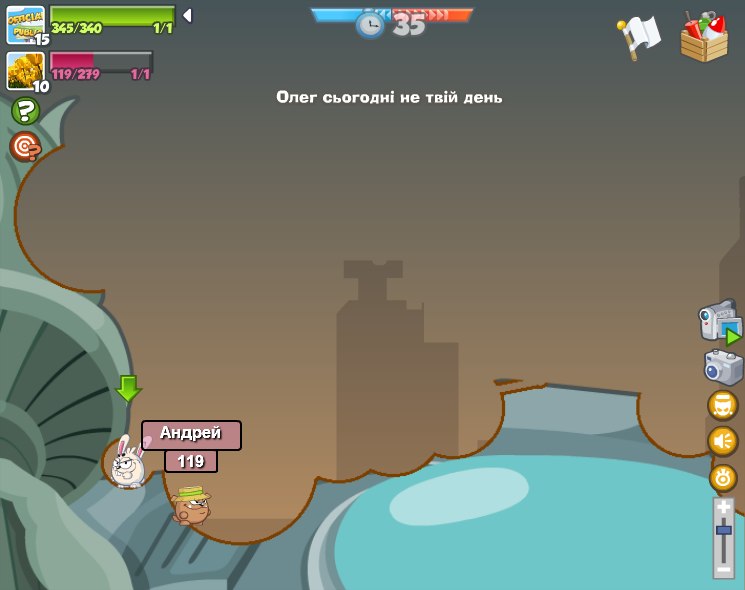Toggle the sound speaker button
The image size is (745, 590).
coord(722,441)
